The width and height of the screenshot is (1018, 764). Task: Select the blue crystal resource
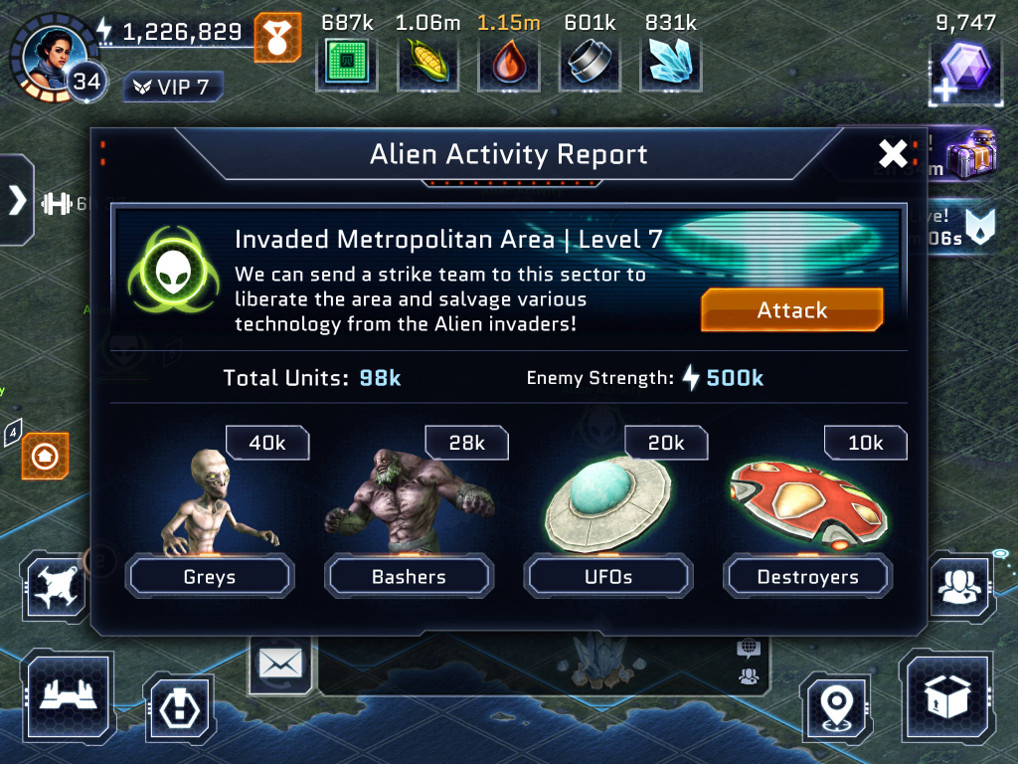coord(670,63)
